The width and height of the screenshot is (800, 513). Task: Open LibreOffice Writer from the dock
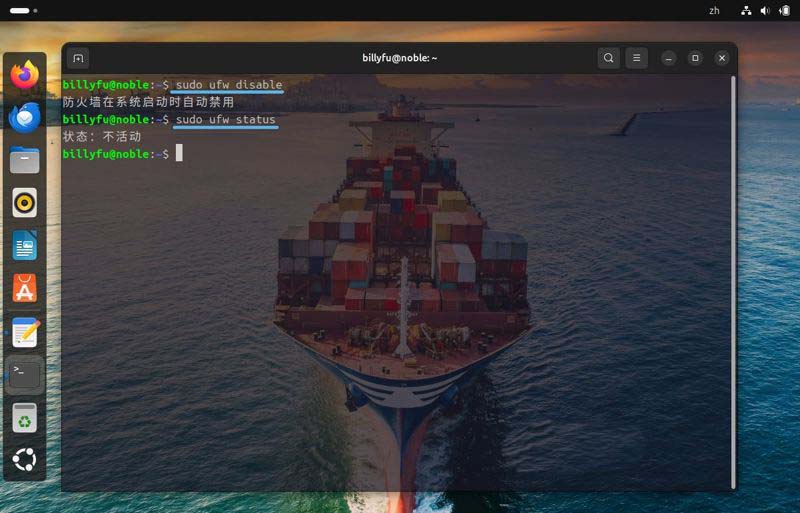point(25,246)
